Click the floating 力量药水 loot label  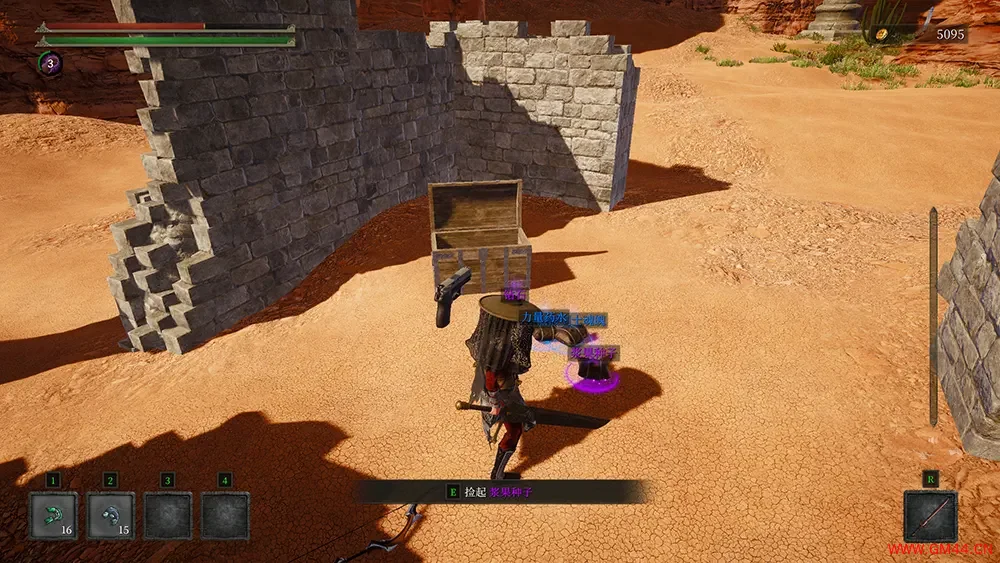coord(544,318)
